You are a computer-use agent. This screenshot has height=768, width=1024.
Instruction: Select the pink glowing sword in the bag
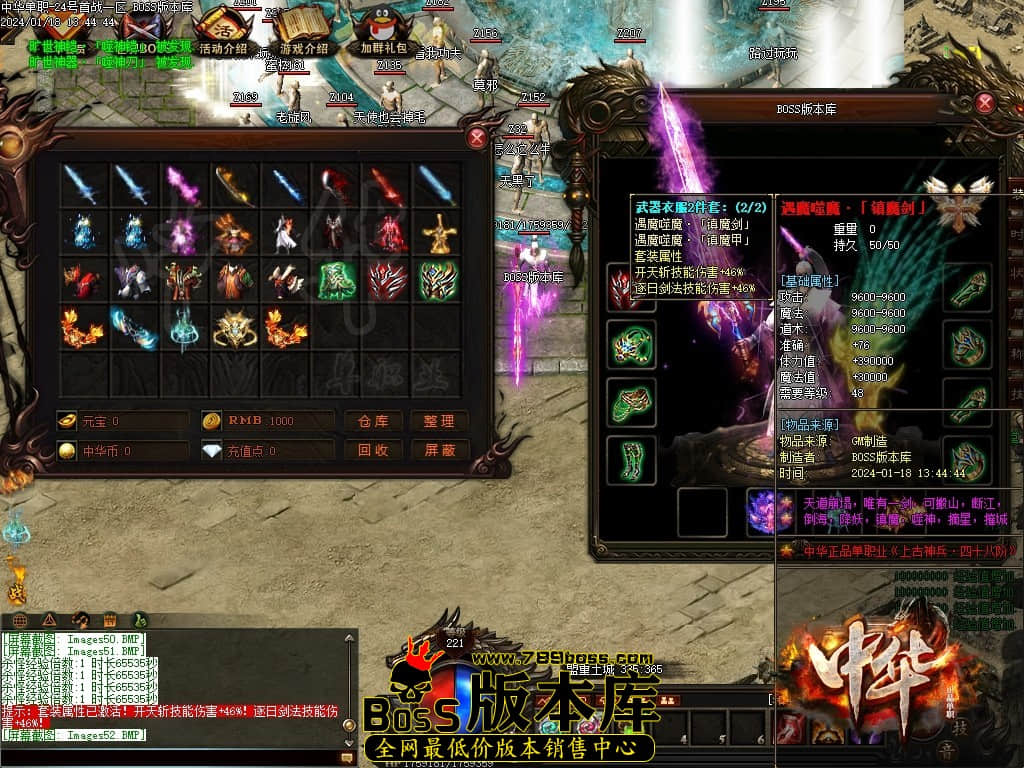pyautogui.click(x=184, y=186)
